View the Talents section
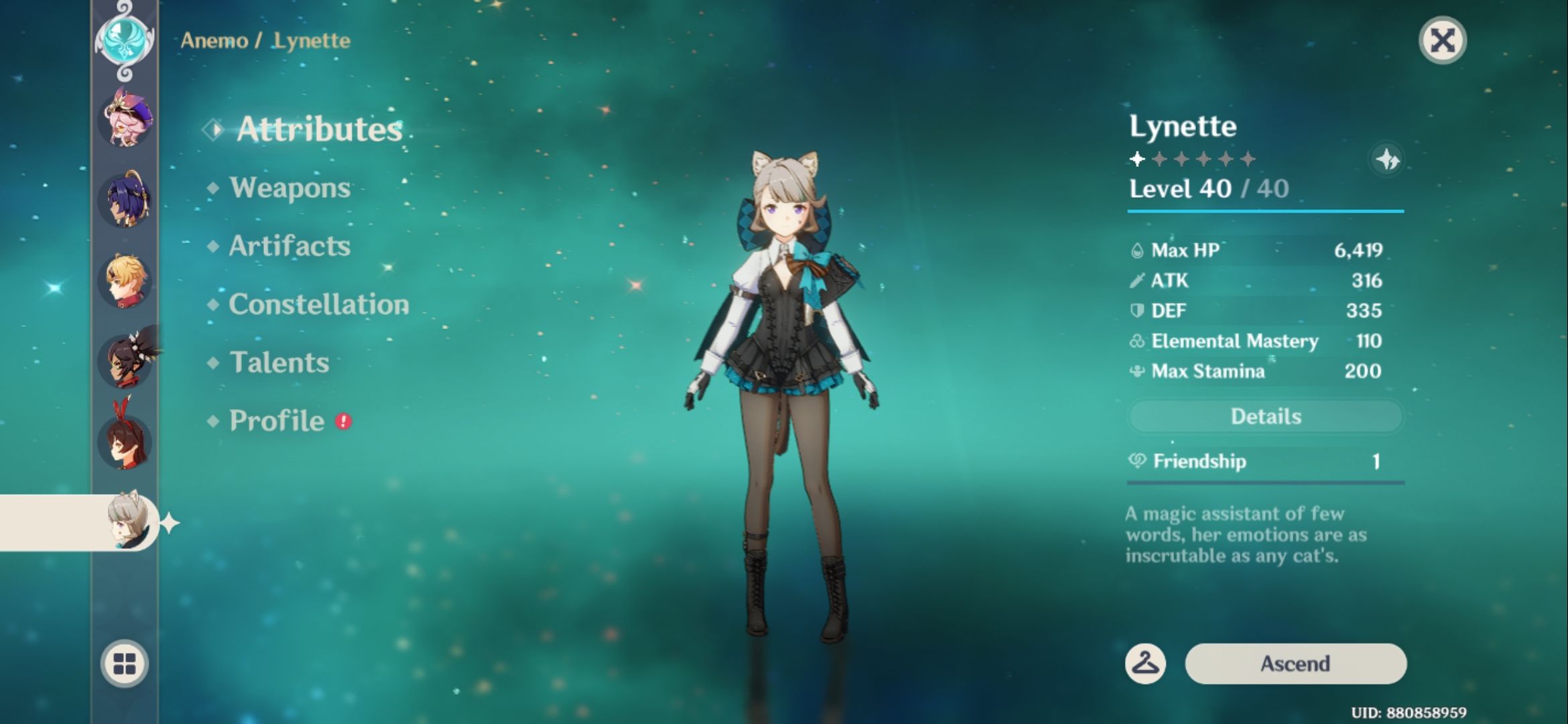1568x724 pixels. tap(279, 363)
